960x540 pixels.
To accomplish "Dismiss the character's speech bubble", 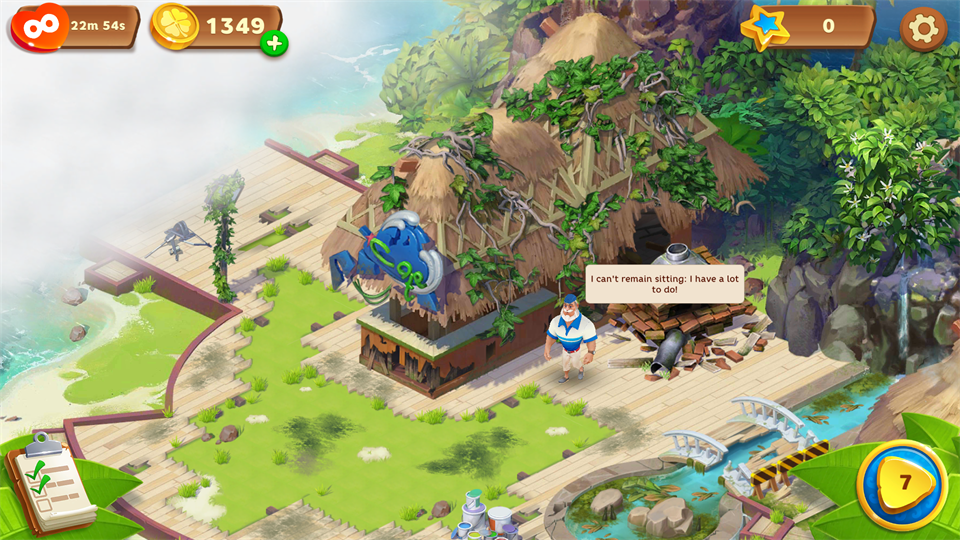I will tap(664, 283).
